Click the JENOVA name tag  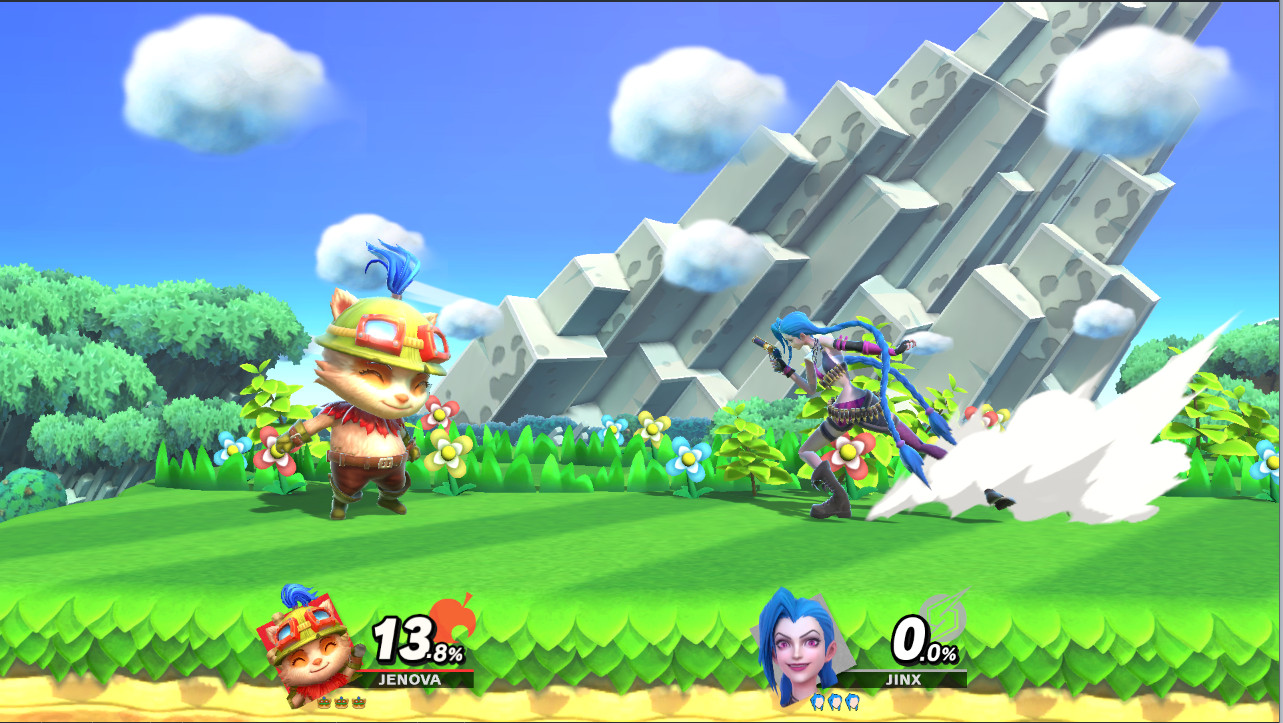(410, 679)
